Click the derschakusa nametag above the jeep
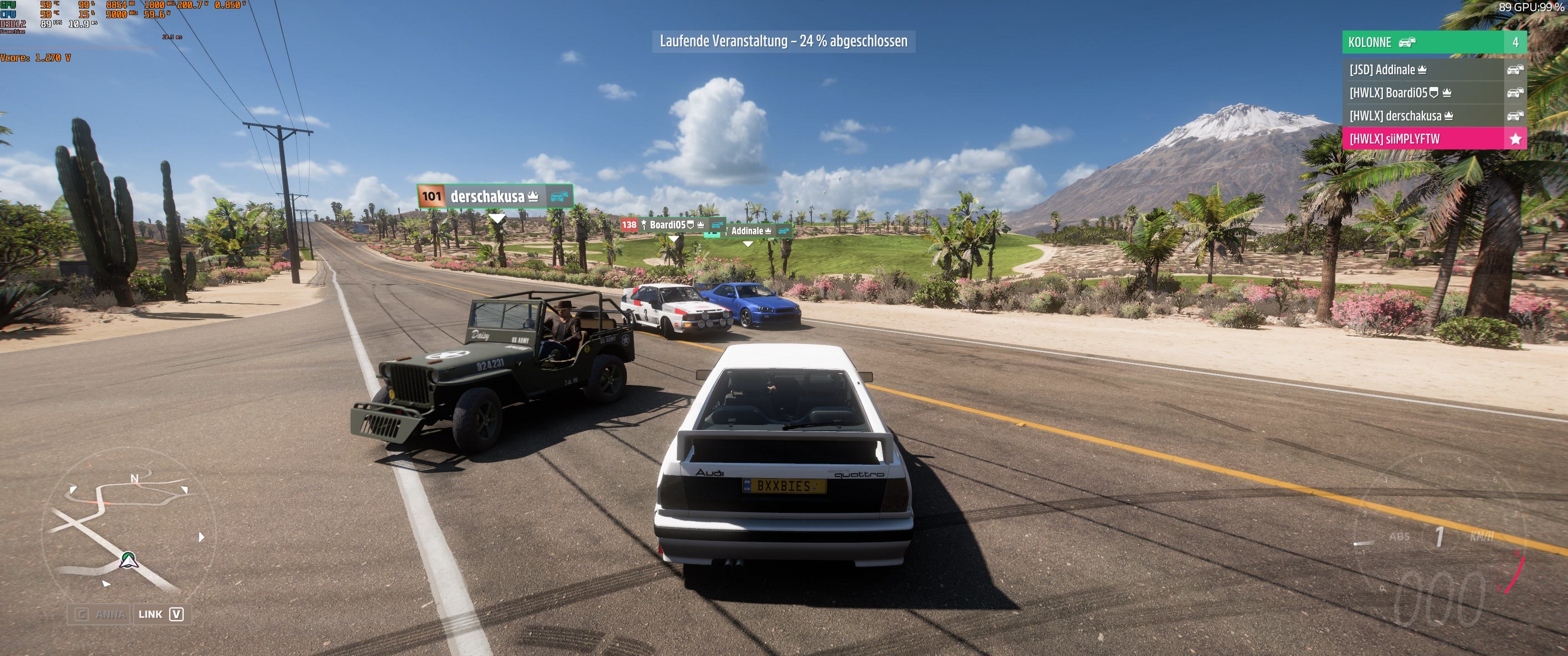 pos(494,196)
